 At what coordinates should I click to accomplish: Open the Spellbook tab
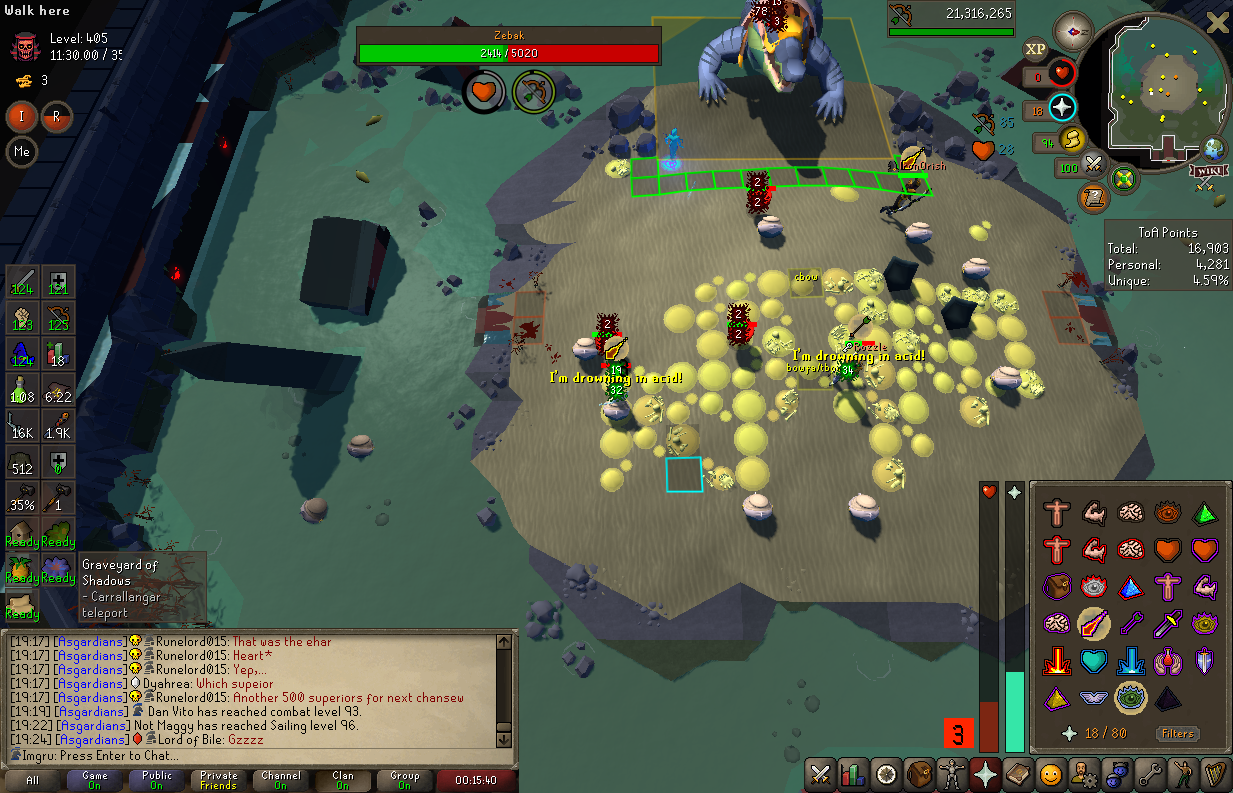pyautogui.click(x=1018, y=774)
